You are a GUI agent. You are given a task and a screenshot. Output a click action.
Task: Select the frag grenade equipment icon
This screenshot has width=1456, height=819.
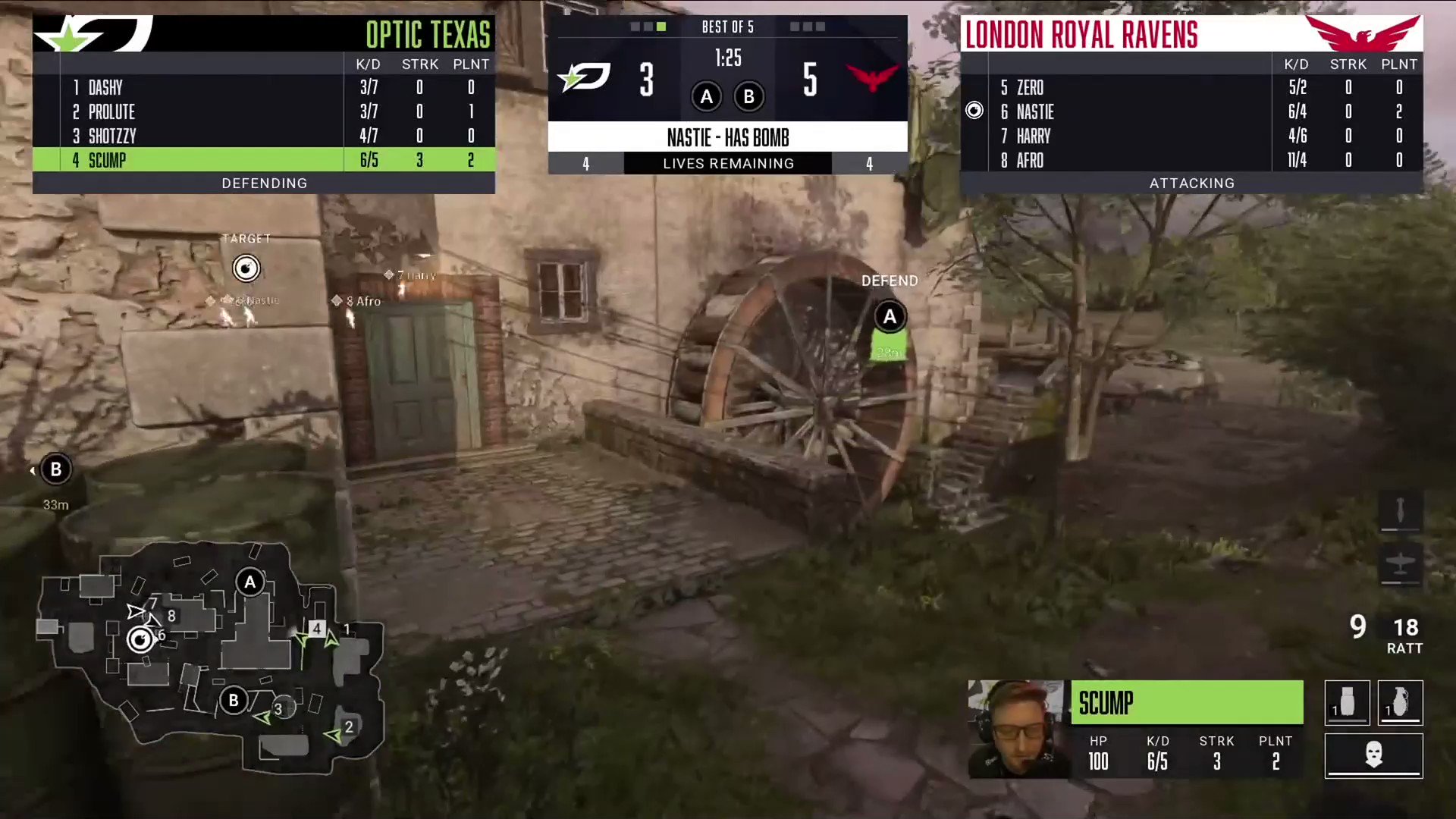1400,703
